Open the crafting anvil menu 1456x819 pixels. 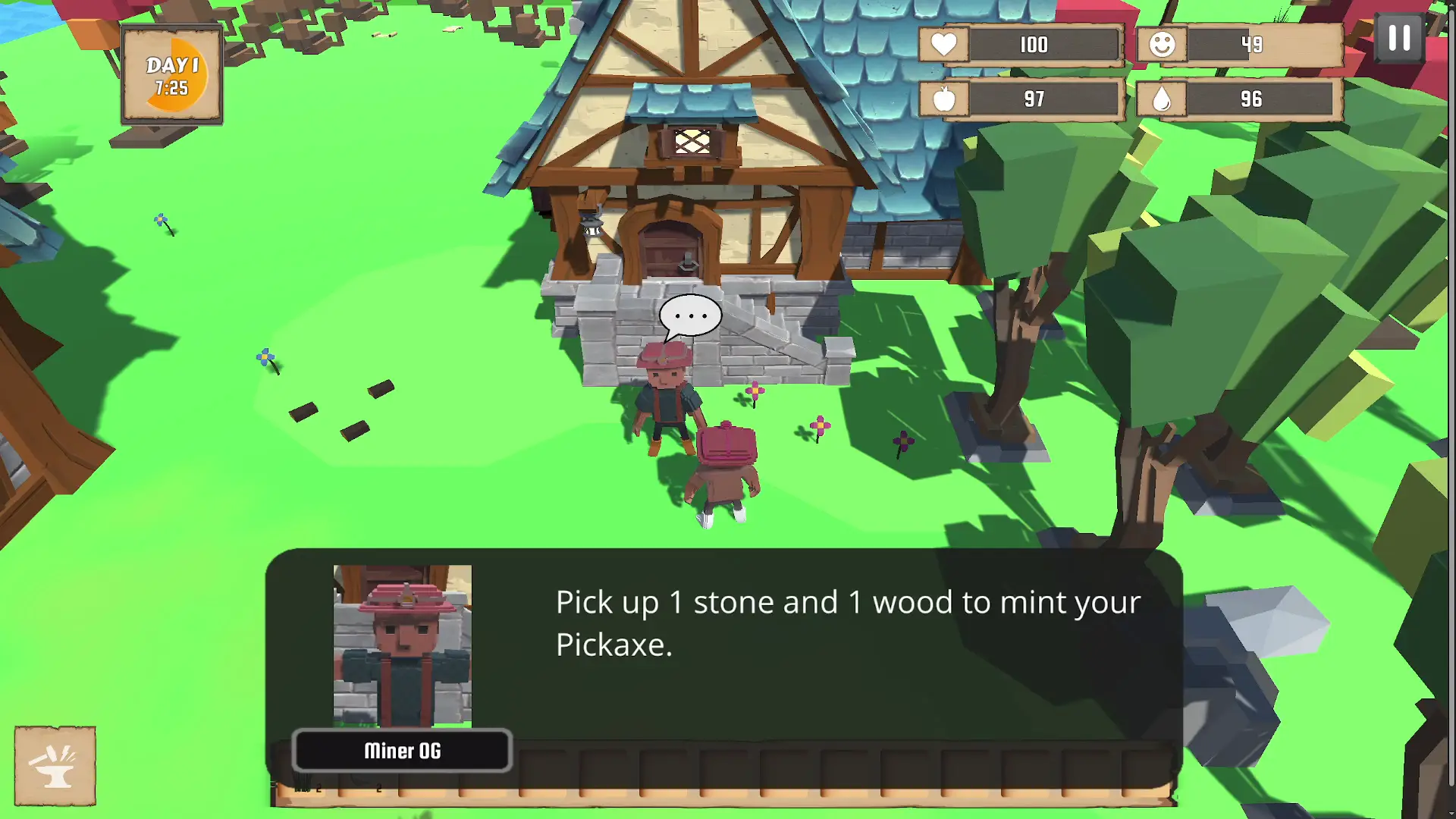(x=54, y=764)
